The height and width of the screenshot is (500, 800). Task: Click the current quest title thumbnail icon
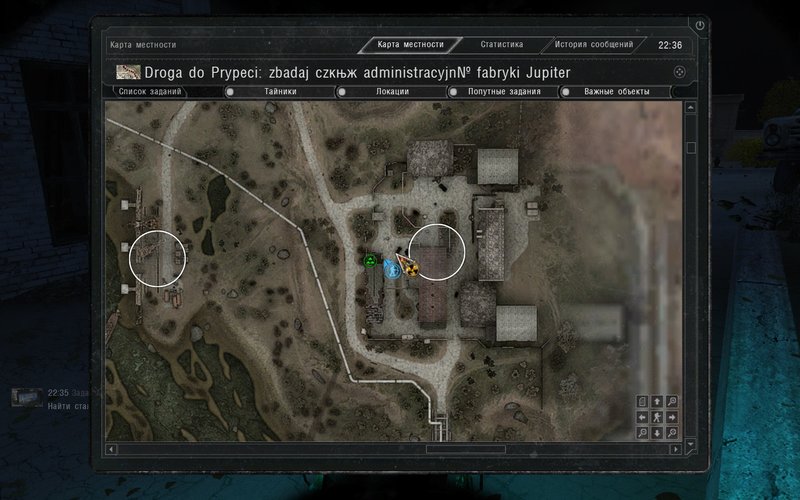pyautogui.click(x=128, y=72)
